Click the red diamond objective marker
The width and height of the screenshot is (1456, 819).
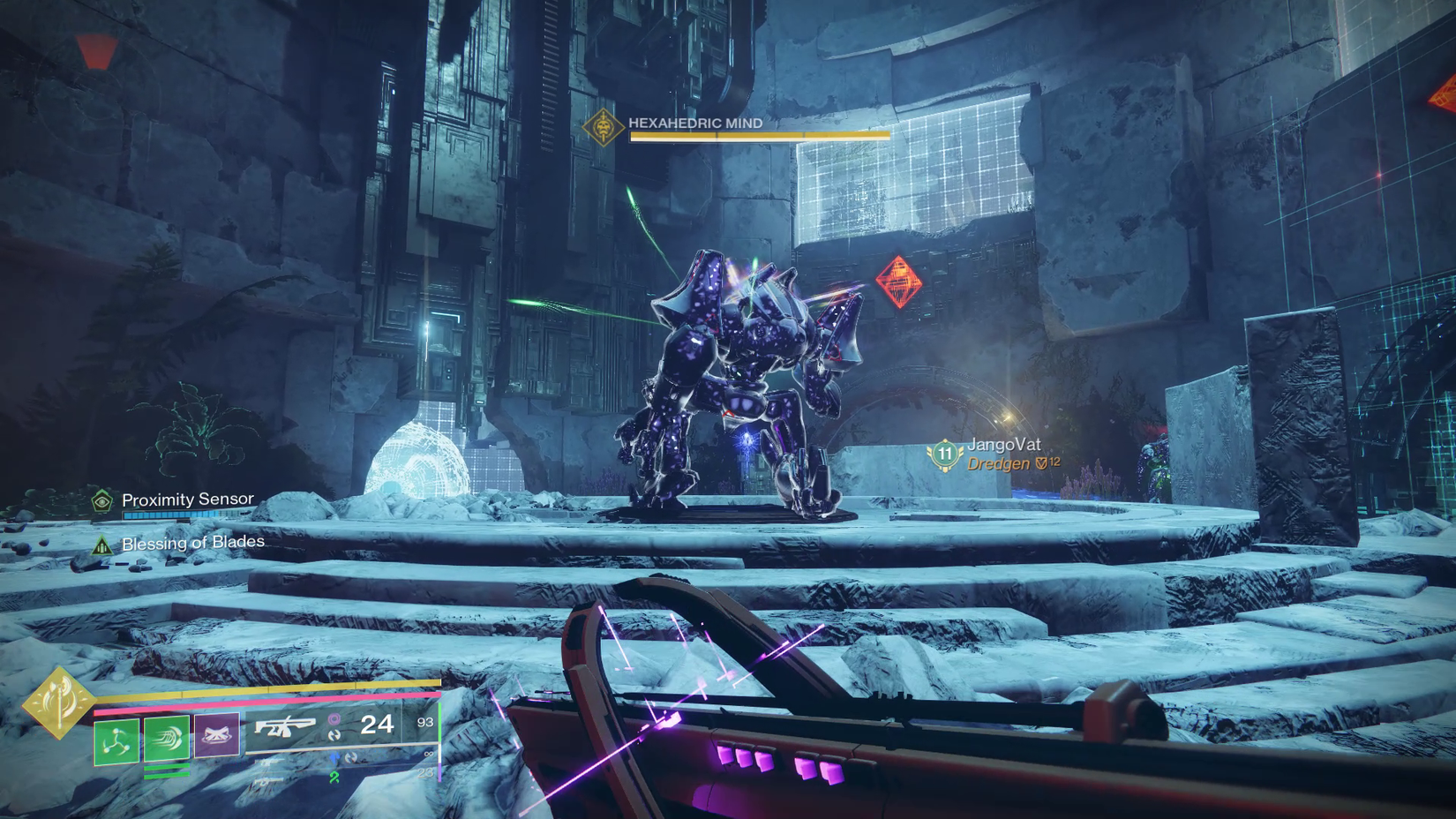pyautogui.click(x=898, y=282)
